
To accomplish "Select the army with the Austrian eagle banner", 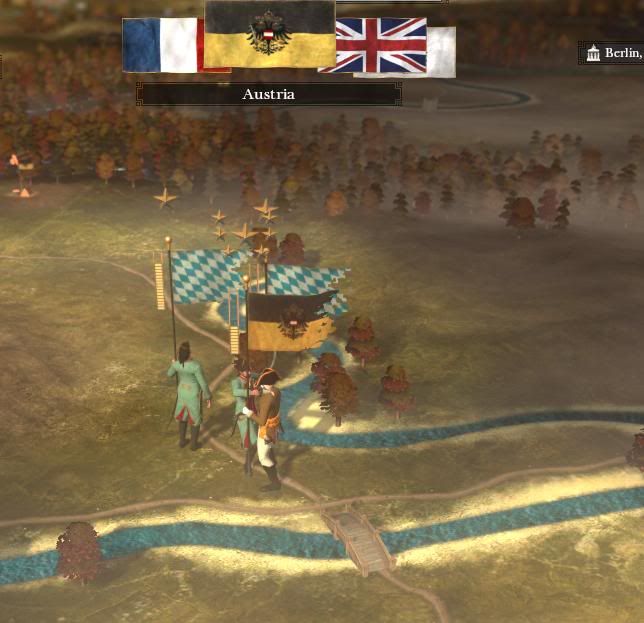I will click(x=289, y=322).
